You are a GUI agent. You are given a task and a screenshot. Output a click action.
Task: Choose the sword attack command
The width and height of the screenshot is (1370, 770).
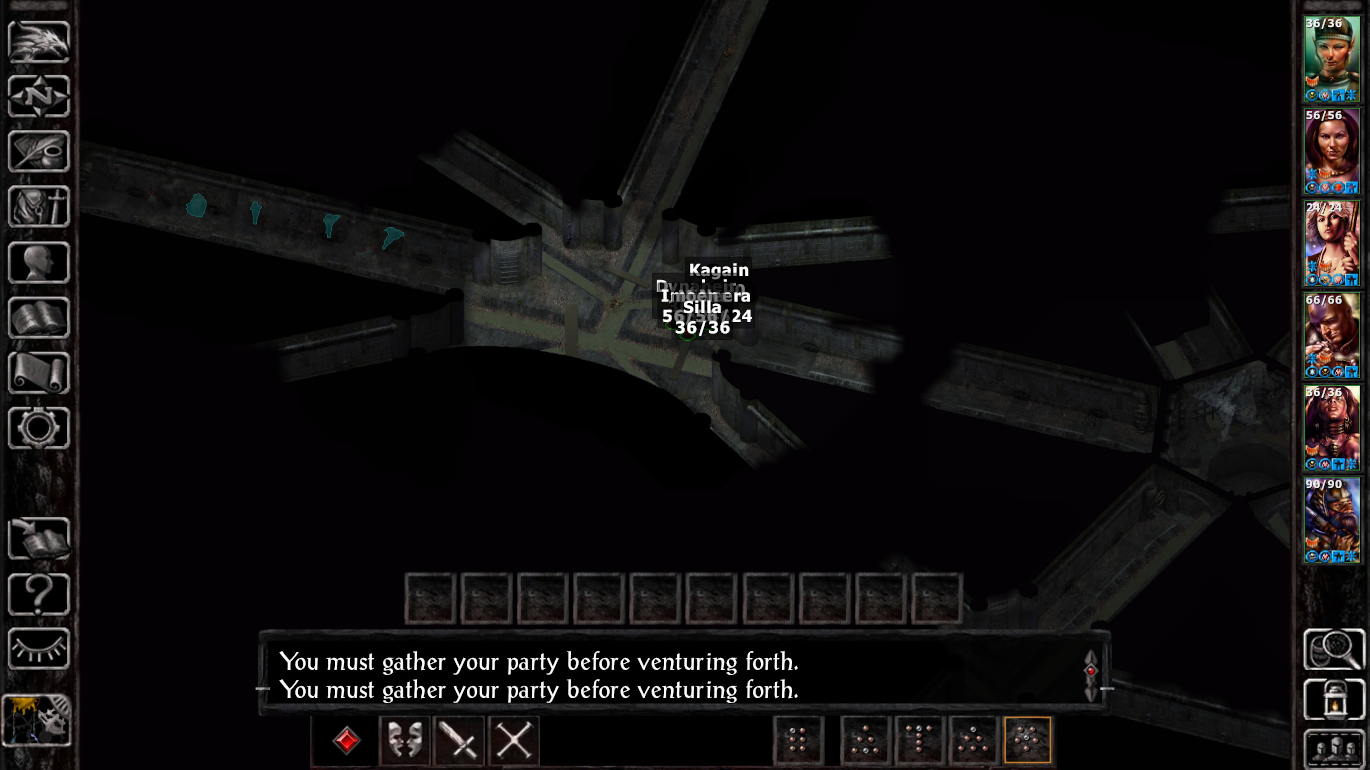pos(459,741)
